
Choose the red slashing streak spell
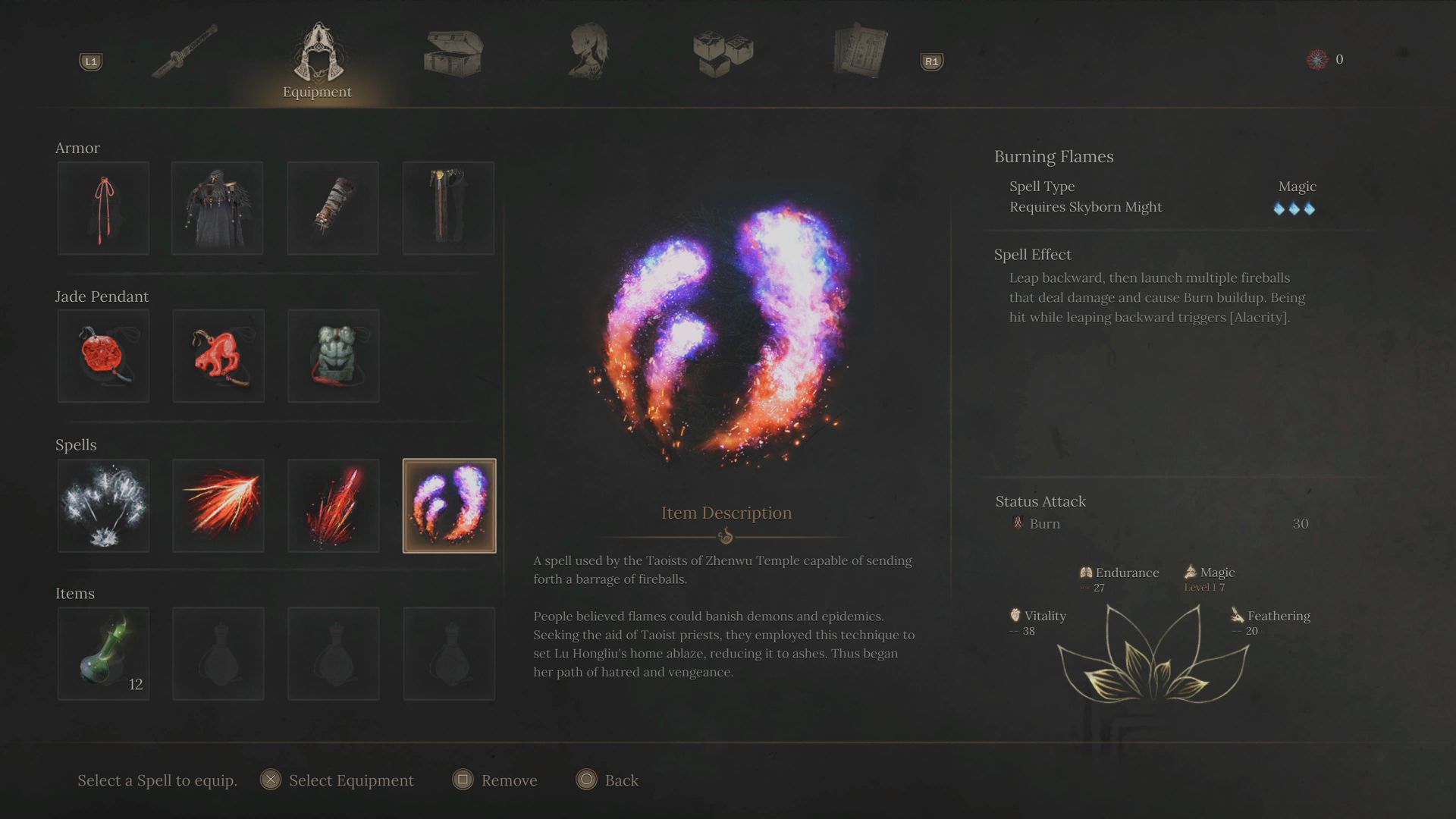tap(218, 505)
